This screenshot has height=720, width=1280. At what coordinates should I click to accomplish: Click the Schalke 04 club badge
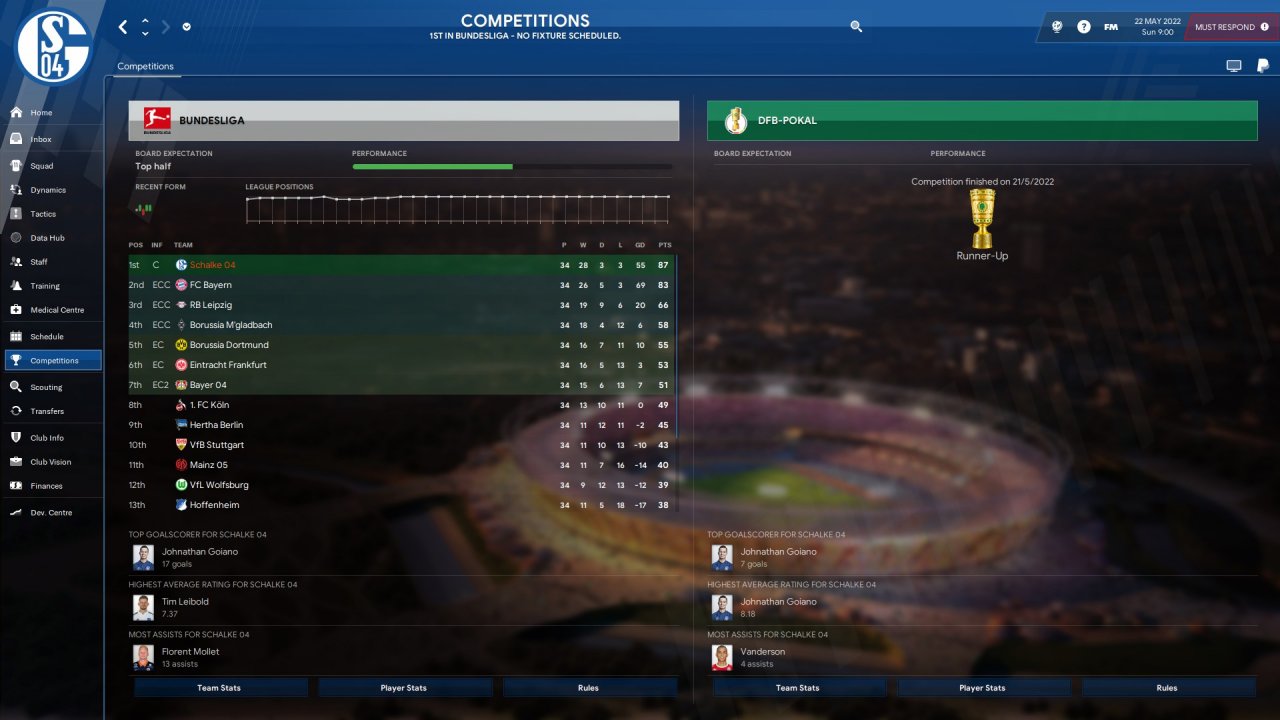coord(53,48)
